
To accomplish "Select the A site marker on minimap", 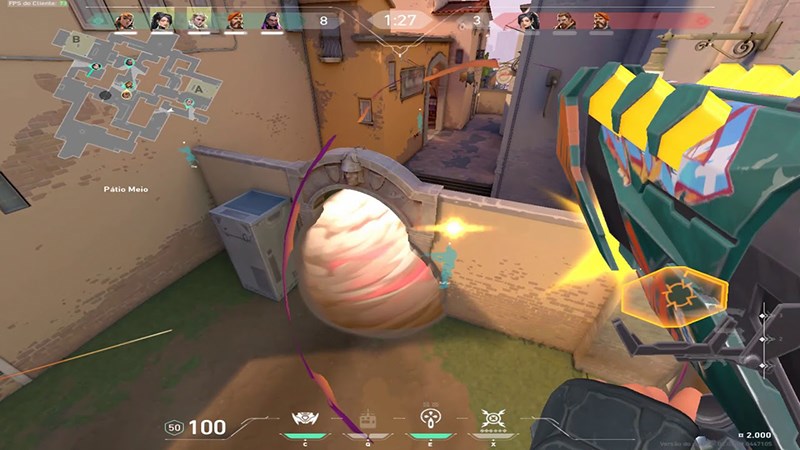I will (x=199, y=88).
